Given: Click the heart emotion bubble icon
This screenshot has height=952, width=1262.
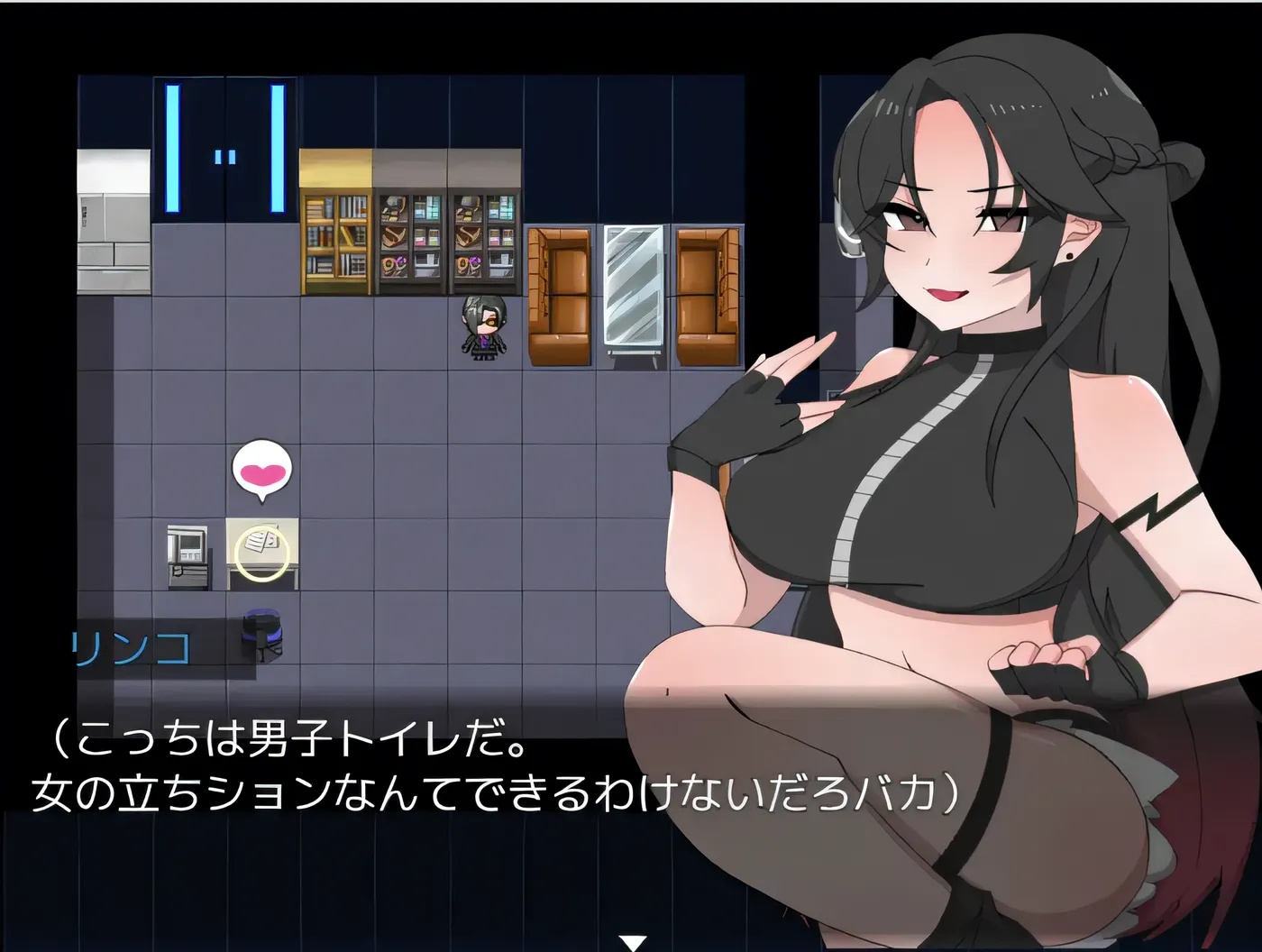Looking at the screenshot, I should coord(261,469).
